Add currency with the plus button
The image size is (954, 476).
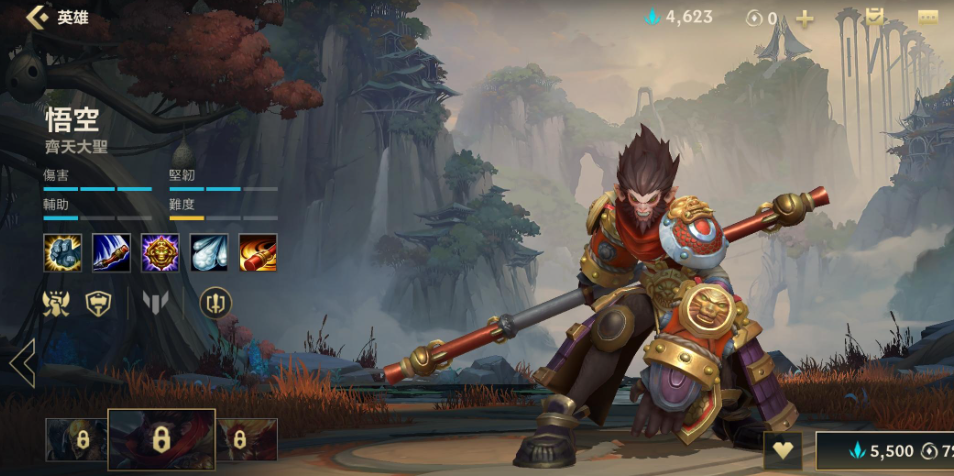[x=804, y=18]
